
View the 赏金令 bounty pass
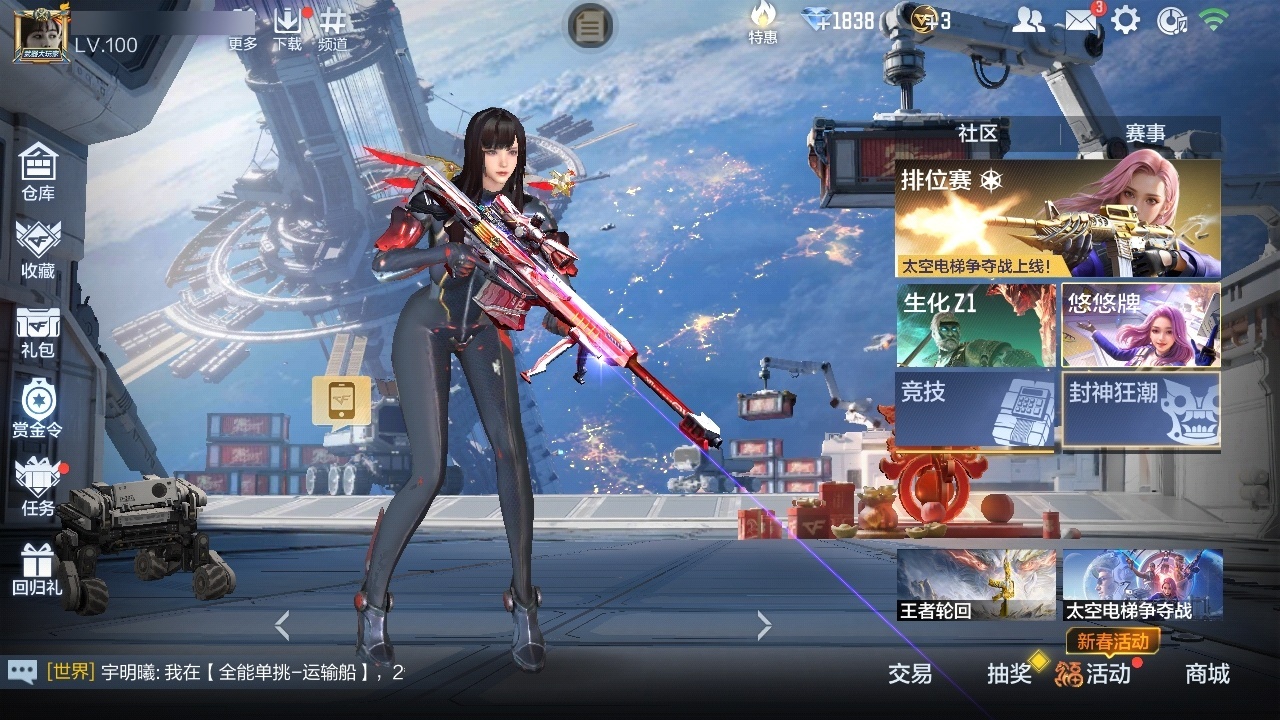coord(37,408)
